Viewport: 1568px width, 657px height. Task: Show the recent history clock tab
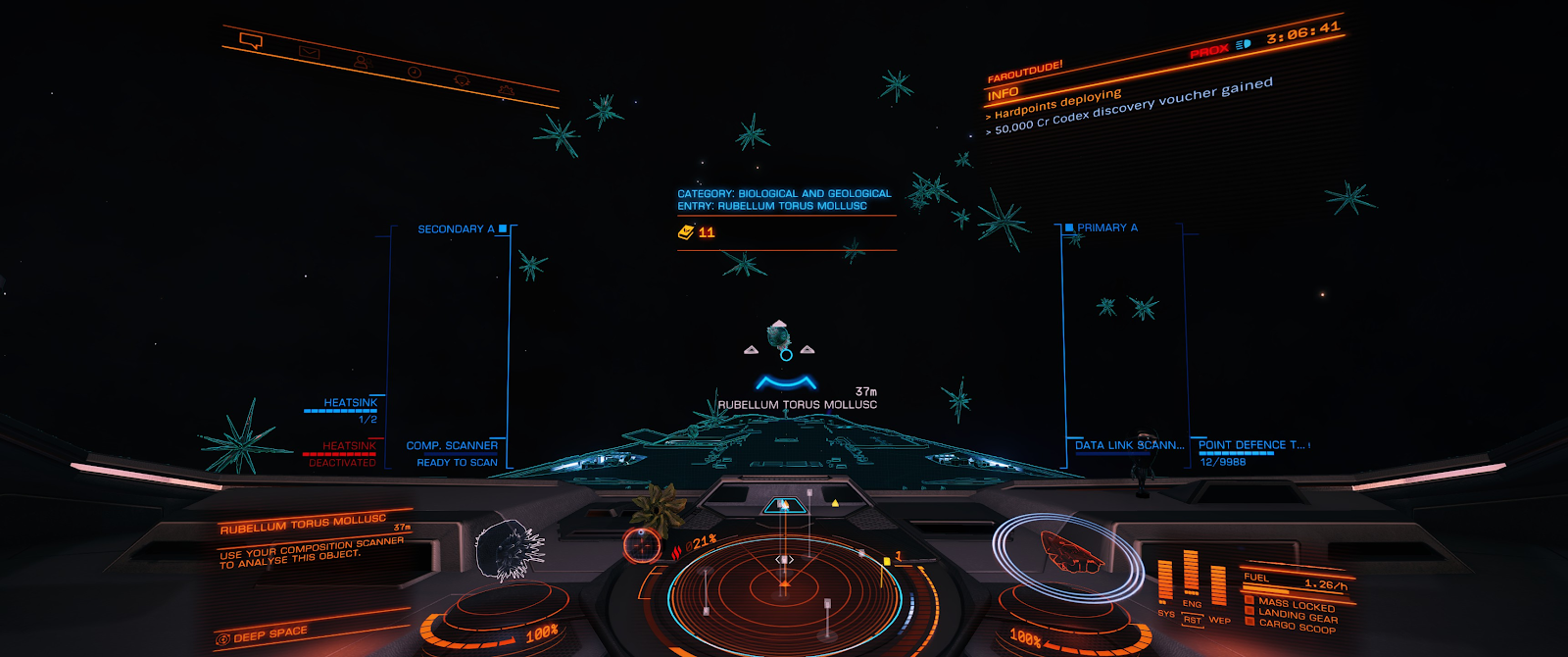point(414,73)
